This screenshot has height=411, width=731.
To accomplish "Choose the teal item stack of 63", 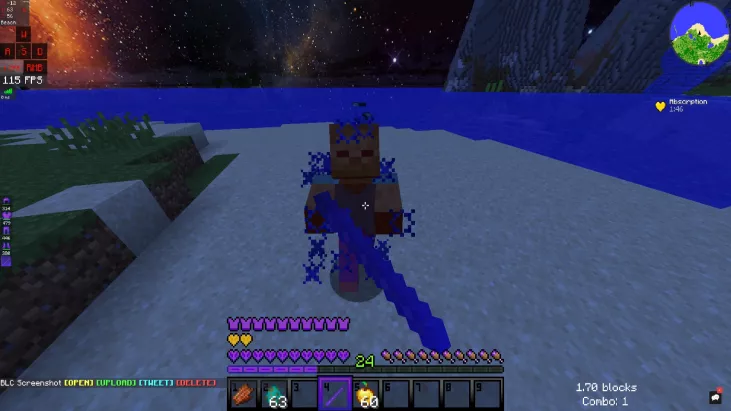I will click(273, 394).
